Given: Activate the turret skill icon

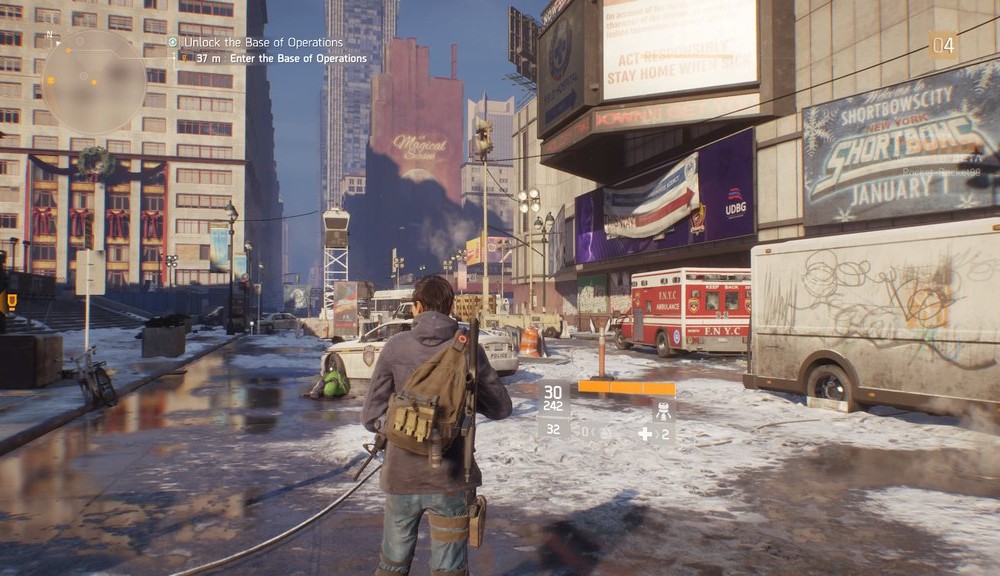Looking at the screenshot, I should point(661,409).
